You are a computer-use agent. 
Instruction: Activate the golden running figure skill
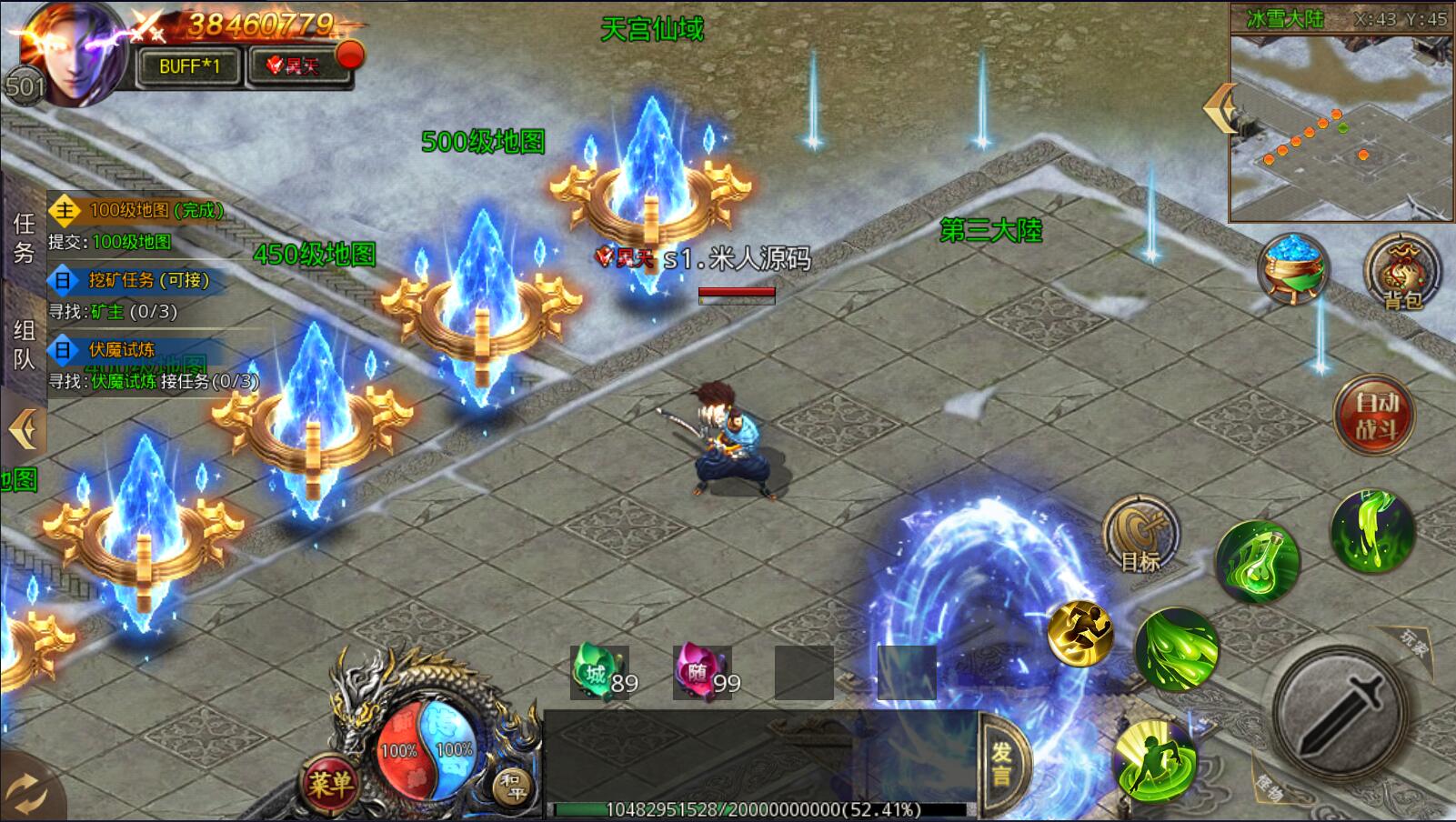(x=1080, y=632)
